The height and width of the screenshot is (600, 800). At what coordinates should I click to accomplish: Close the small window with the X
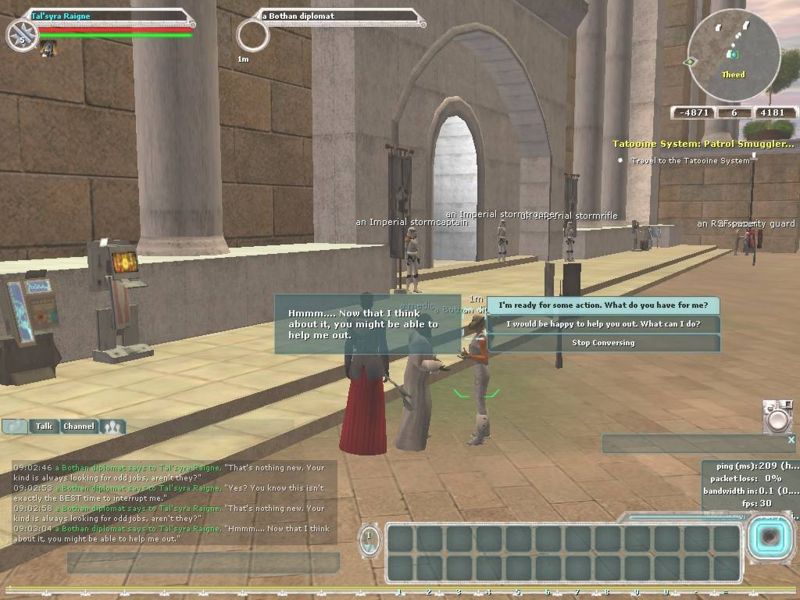(x=791, y=439)
